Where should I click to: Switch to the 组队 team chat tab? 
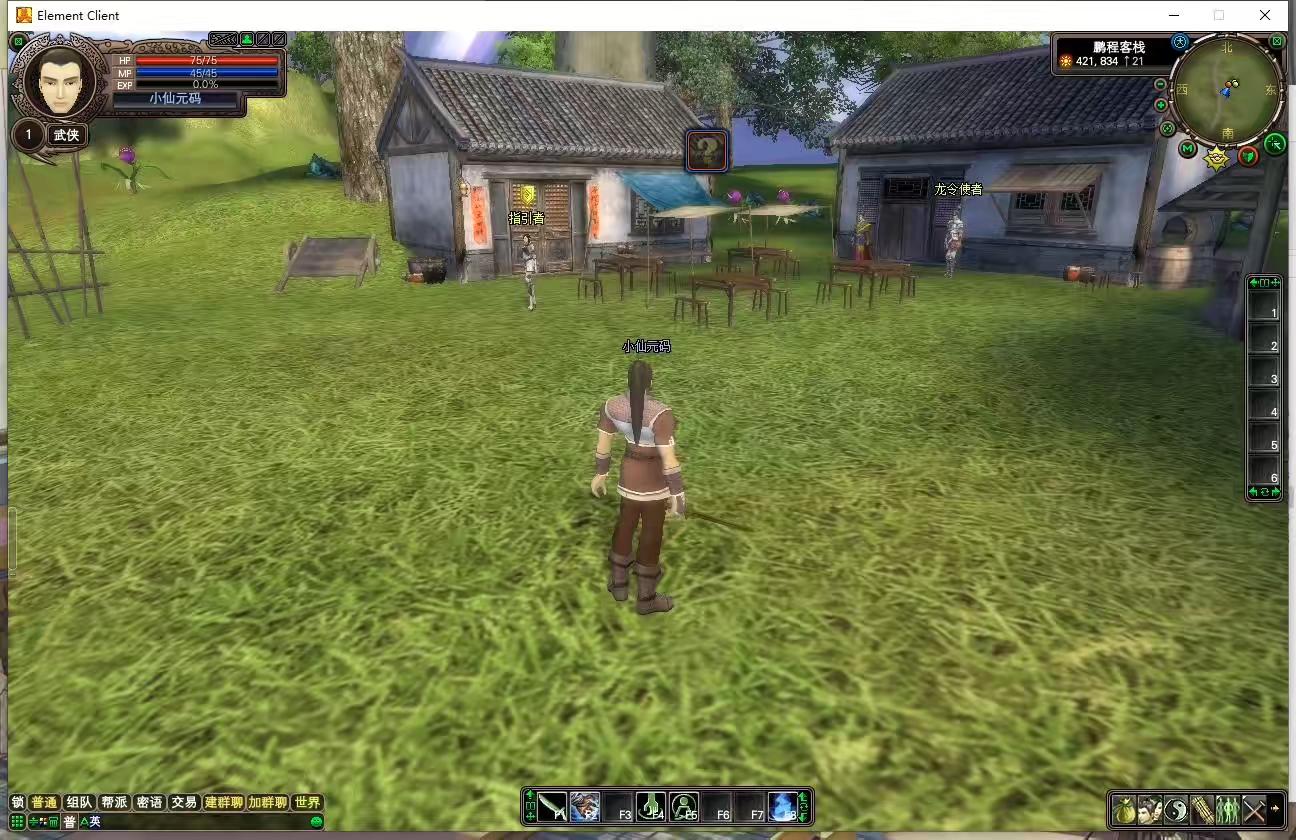click(x=79, y=802)
